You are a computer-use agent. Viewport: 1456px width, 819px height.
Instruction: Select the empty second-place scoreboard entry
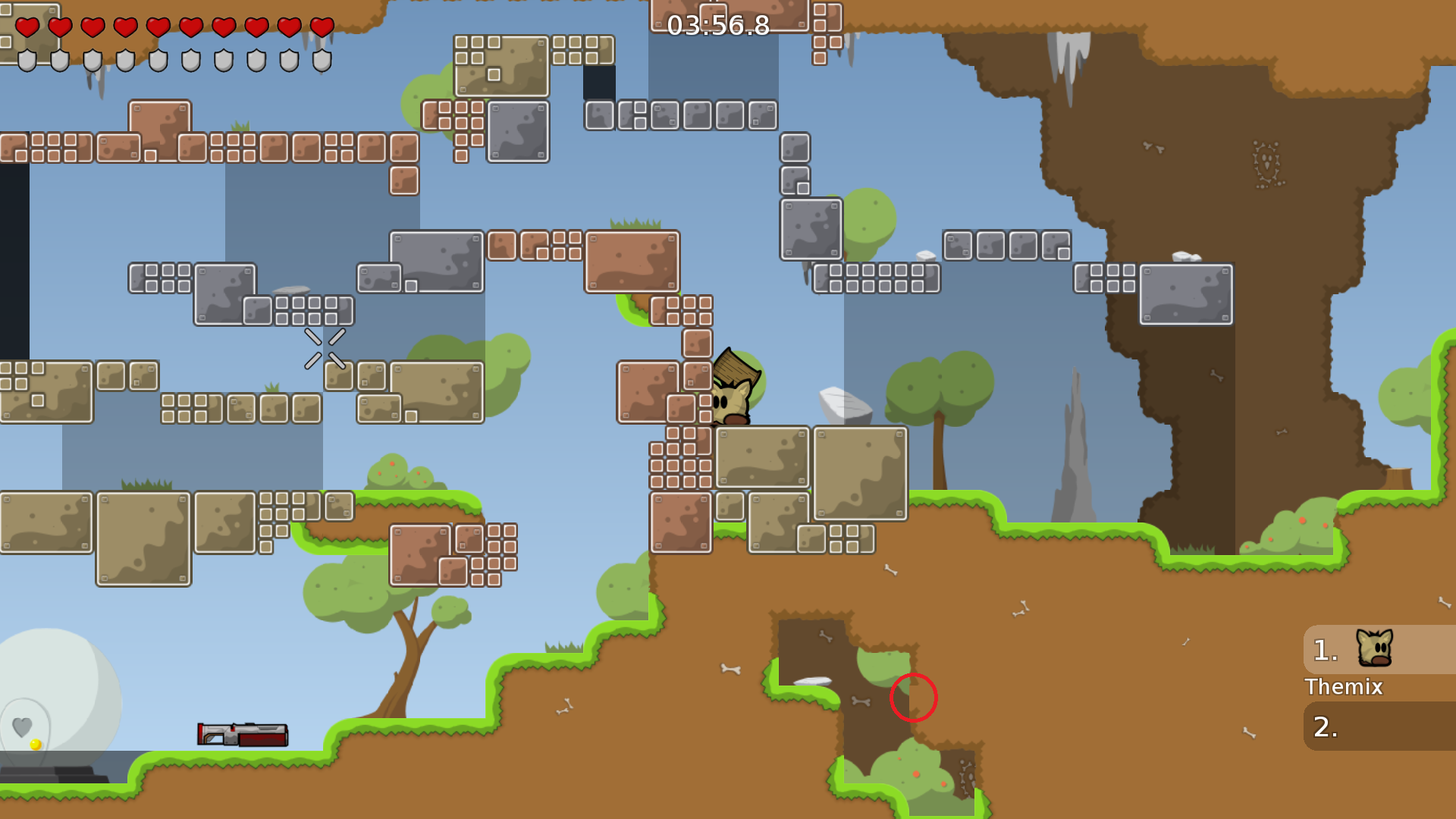(x=1379, y=726)
